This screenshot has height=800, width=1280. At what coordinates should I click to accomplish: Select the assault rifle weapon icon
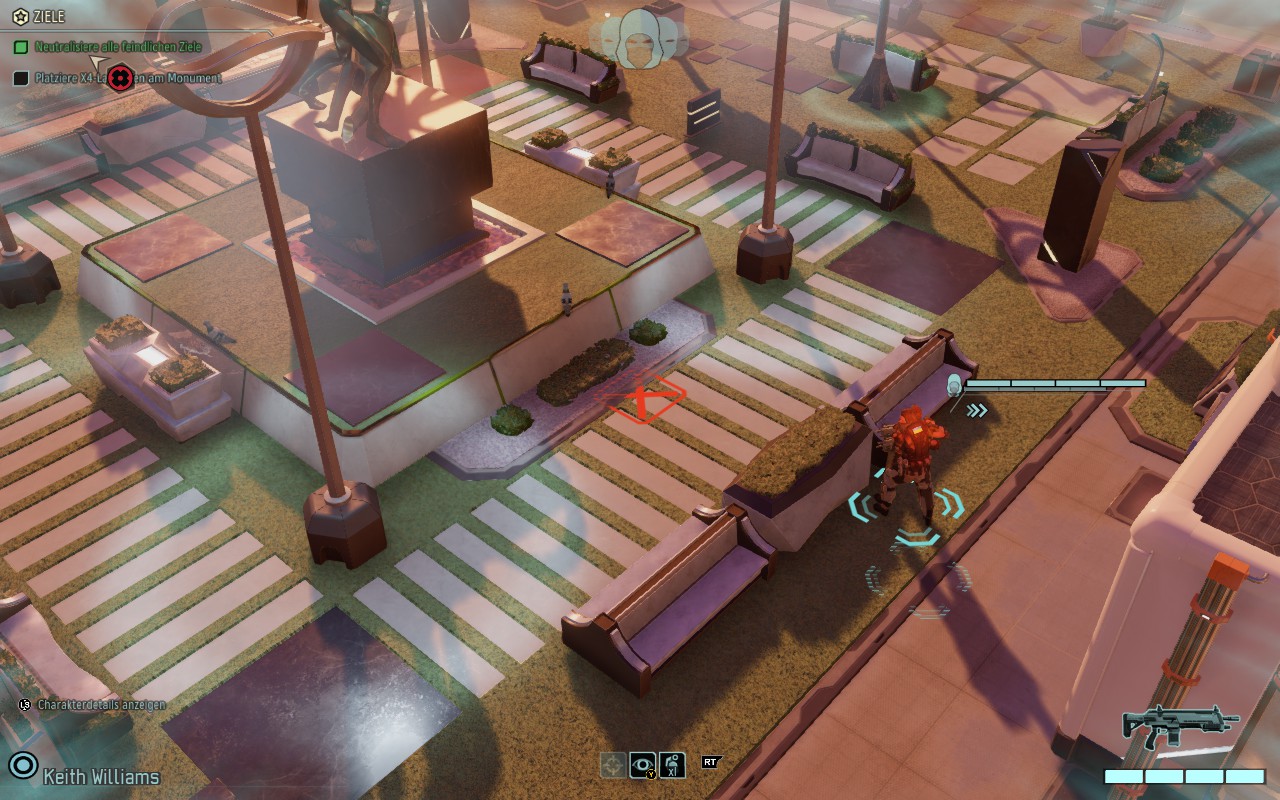1179,725
